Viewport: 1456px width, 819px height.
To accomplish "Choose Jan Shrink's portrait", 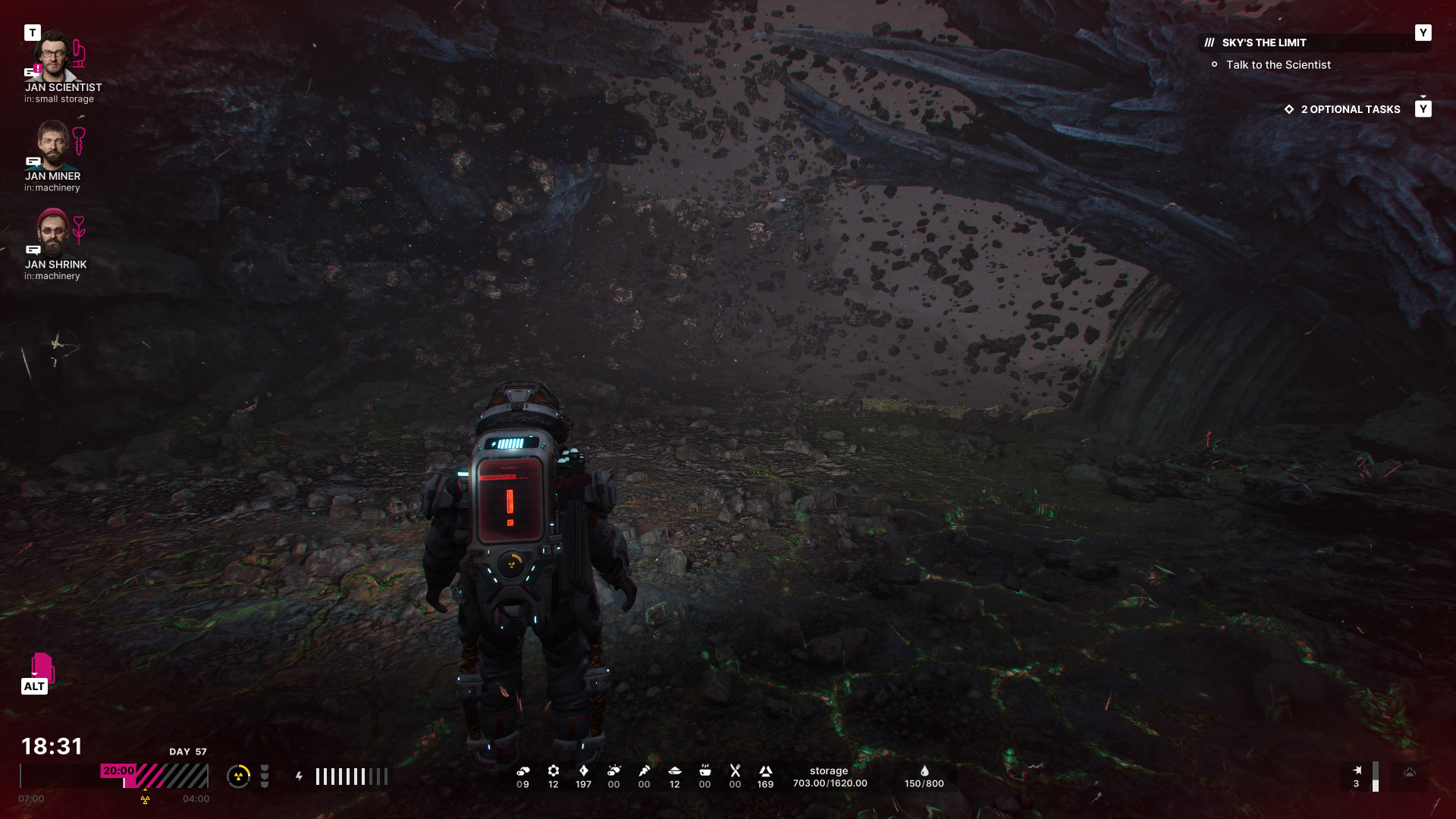I will [x=52, y=233].
